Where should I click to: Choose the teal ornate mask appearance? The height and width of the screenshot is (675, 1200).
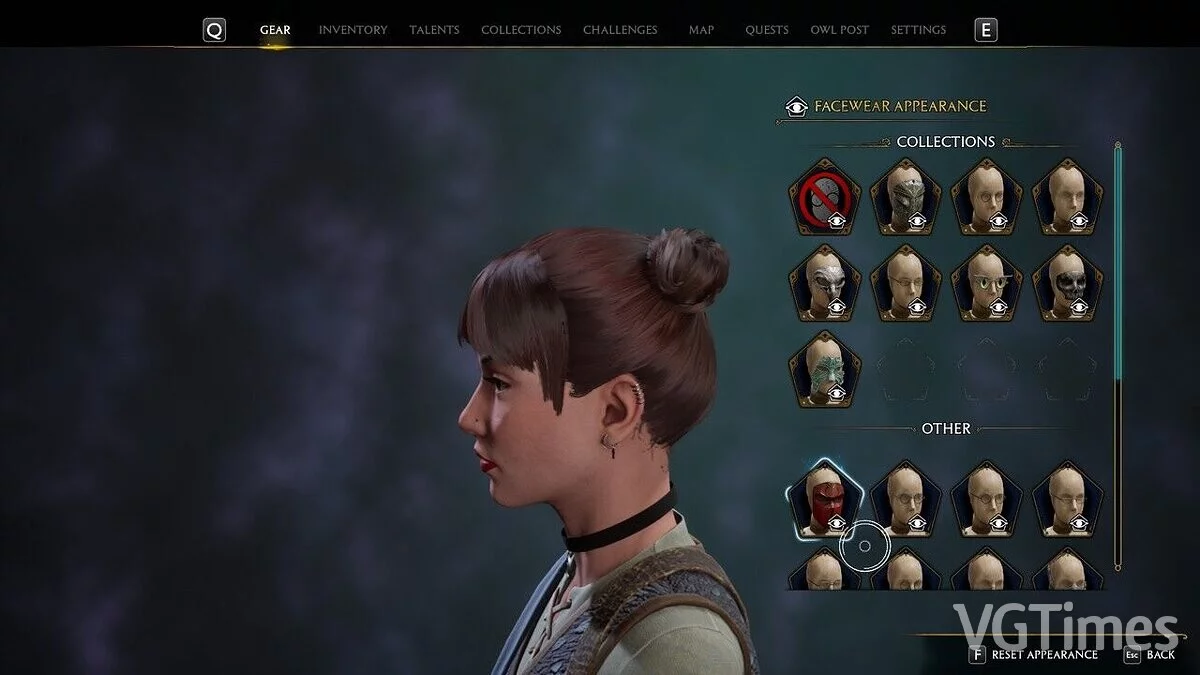pos(824,369)
